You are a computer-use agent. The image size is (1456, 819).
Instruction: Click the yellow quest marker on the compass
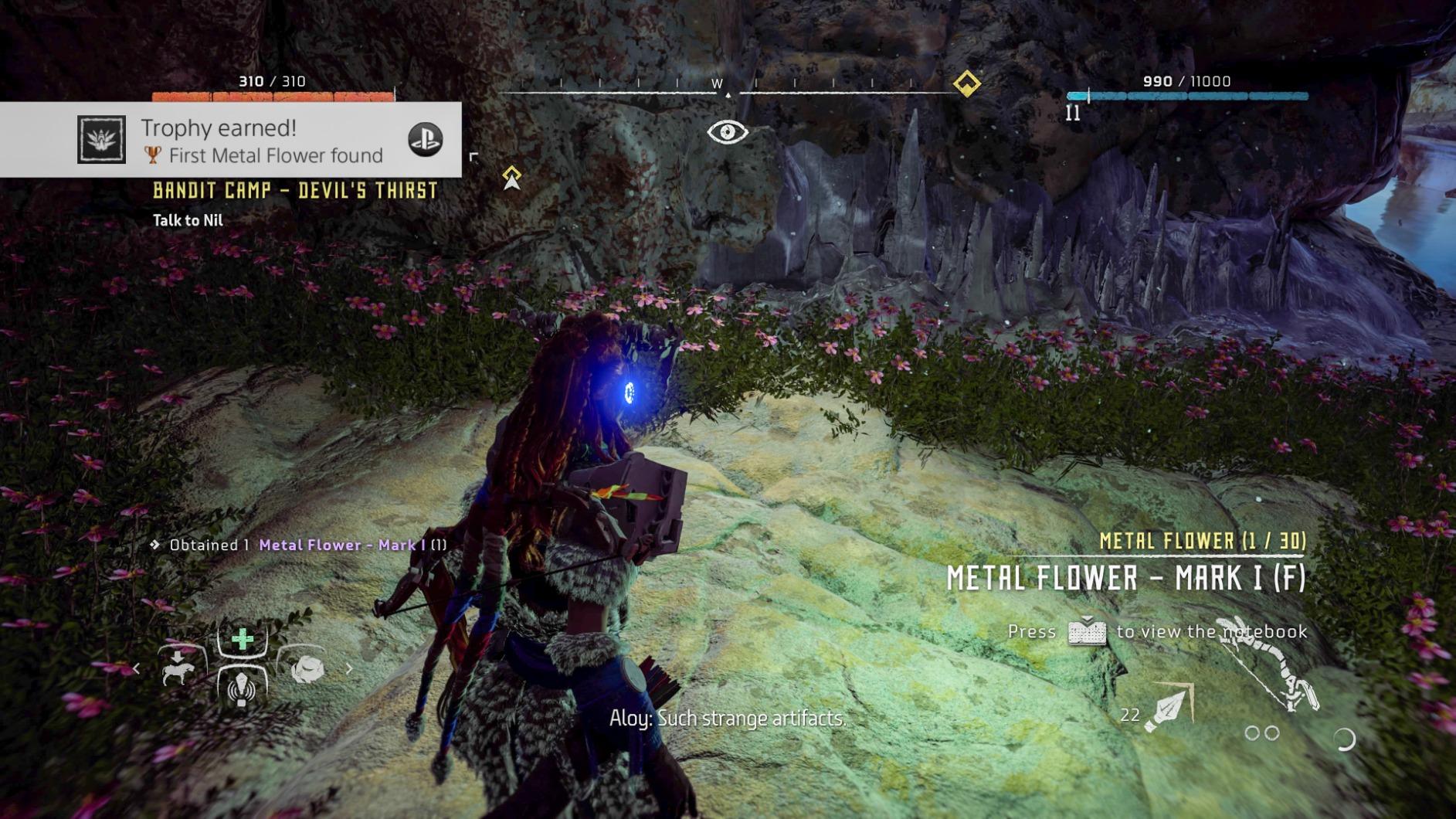point(966,83)
